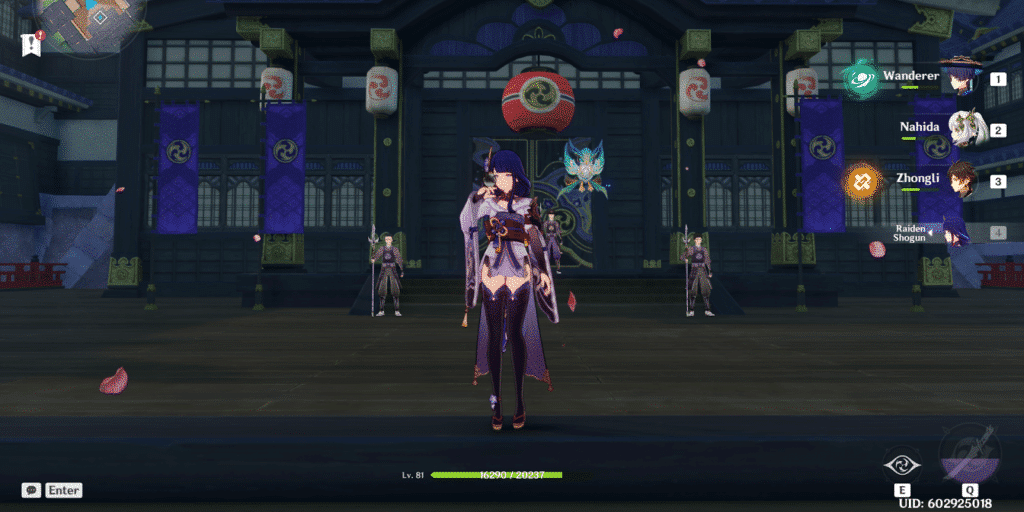Switch to Wanderer in the party
This screenshot has width=1024, height=512.
pyautogui.click(x=962, y=78)
